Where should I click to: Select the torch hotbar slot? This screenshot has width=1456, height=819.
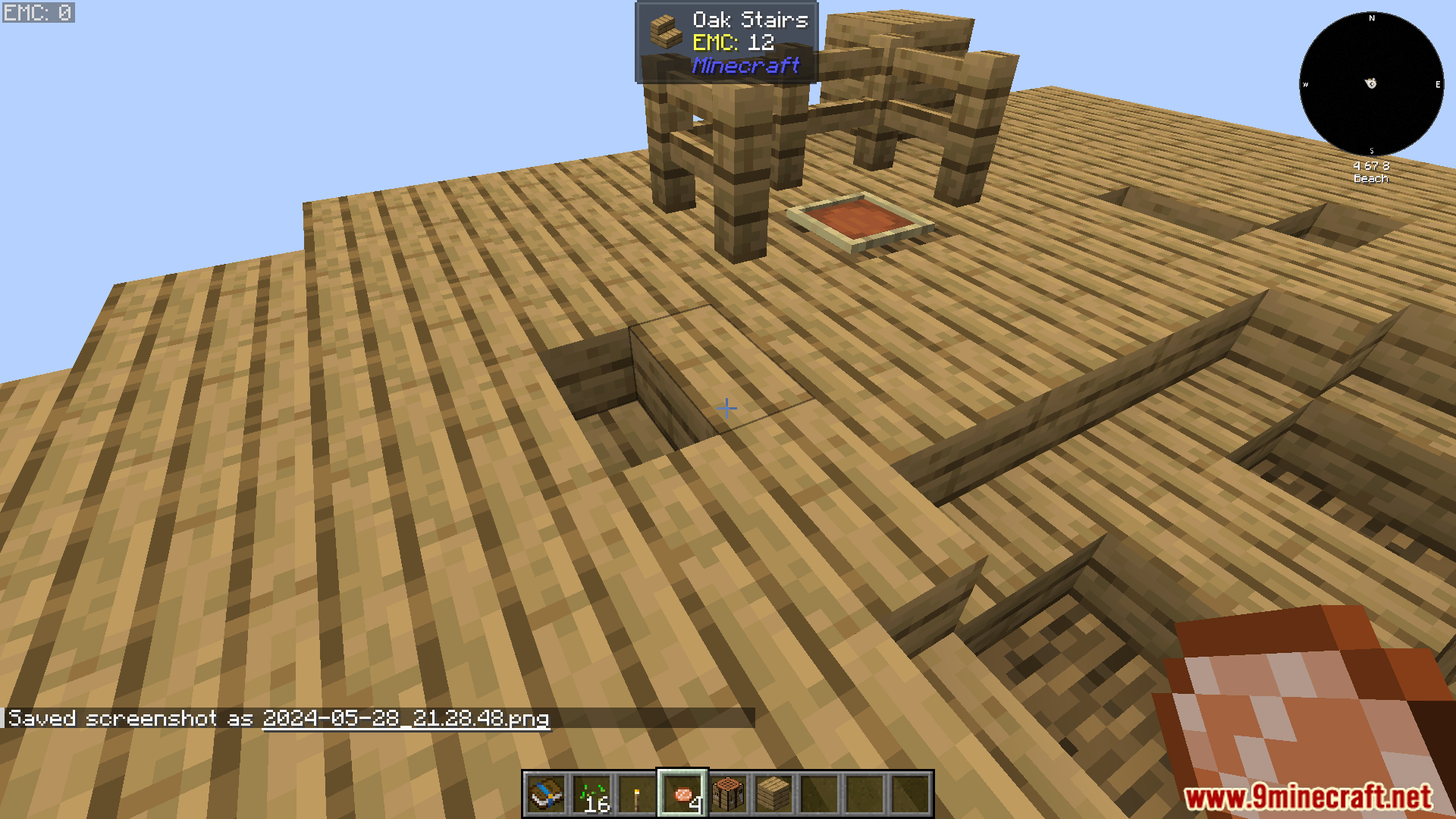[x=638, y=797]
